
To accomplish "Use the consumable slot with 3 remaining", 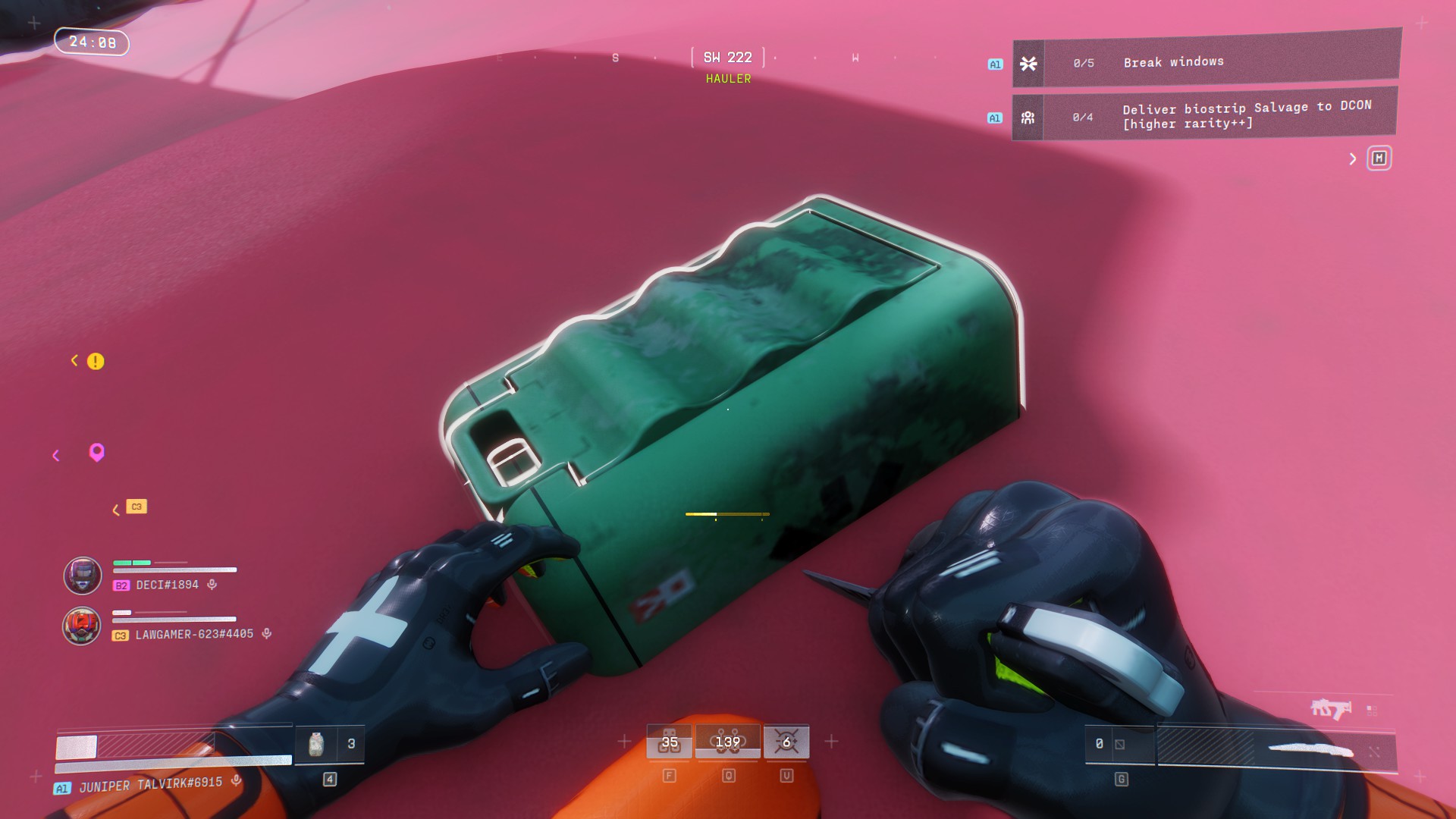I will coord(329,744).
